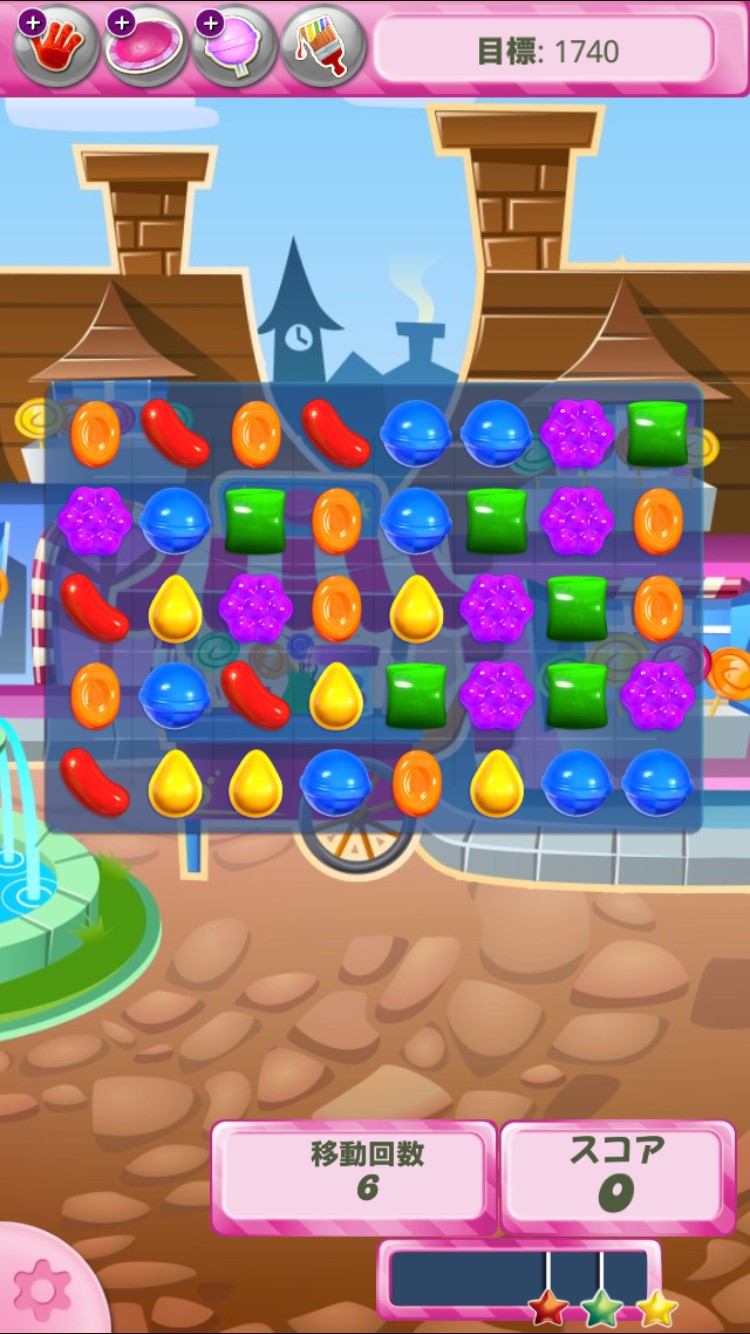Choose the rainbow paintbrush booster
Image resolution: width=750 pixels, height=1334 pixels.
[x=322, y=46]
